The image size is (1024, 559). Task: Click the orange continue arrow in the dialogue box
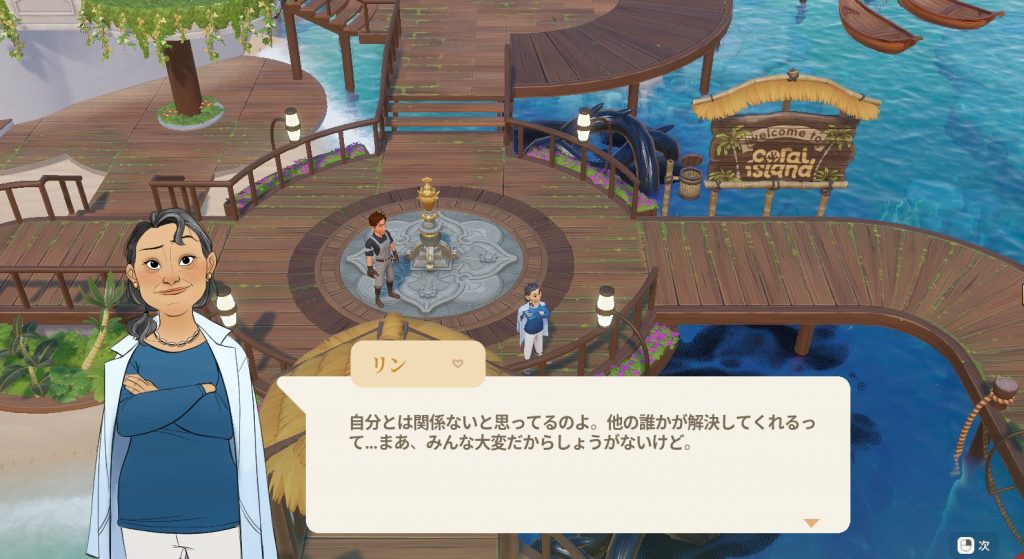coord(811,522)
